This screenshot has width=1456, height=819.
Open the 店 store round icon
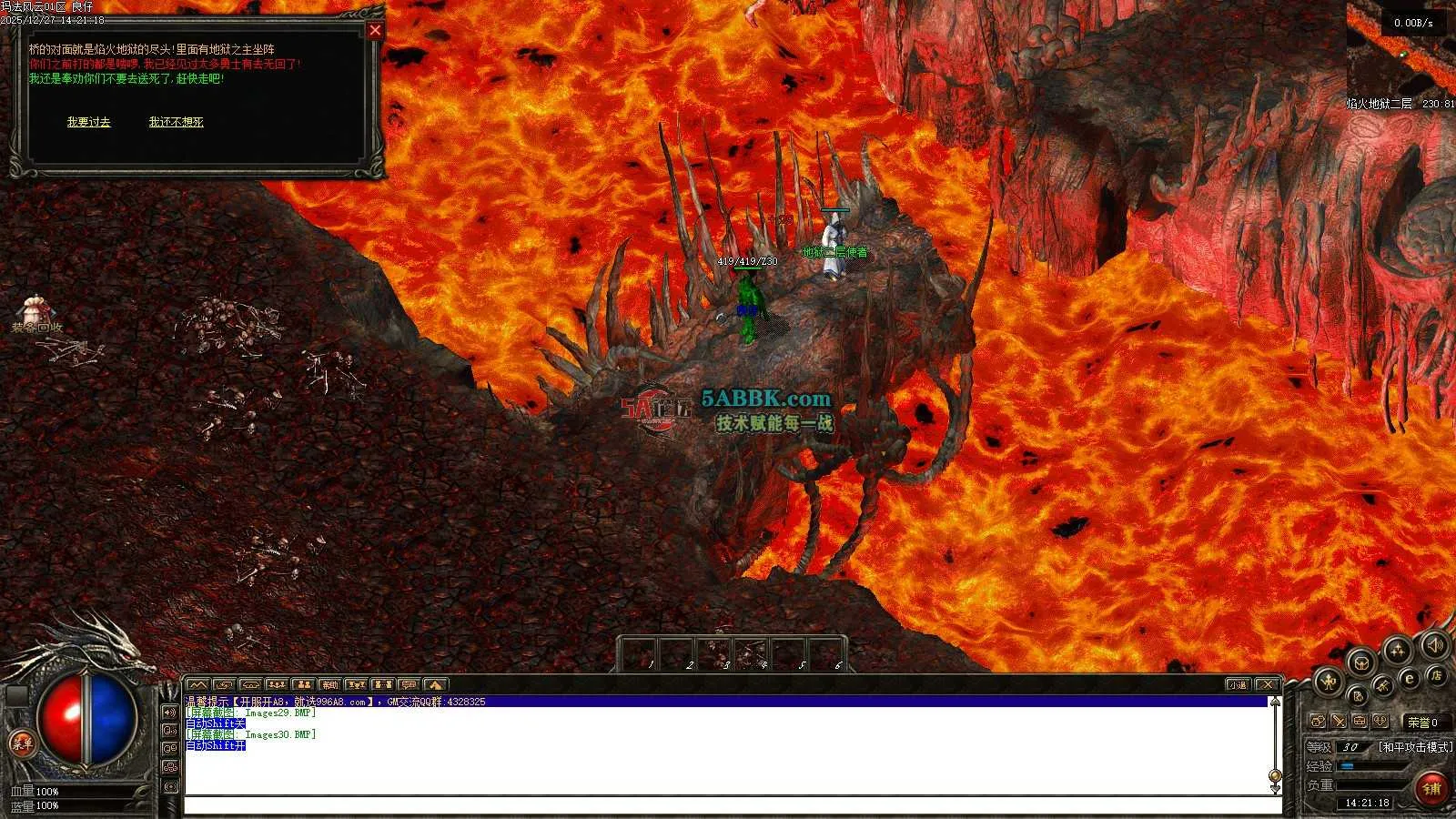tap(1436, 674)
